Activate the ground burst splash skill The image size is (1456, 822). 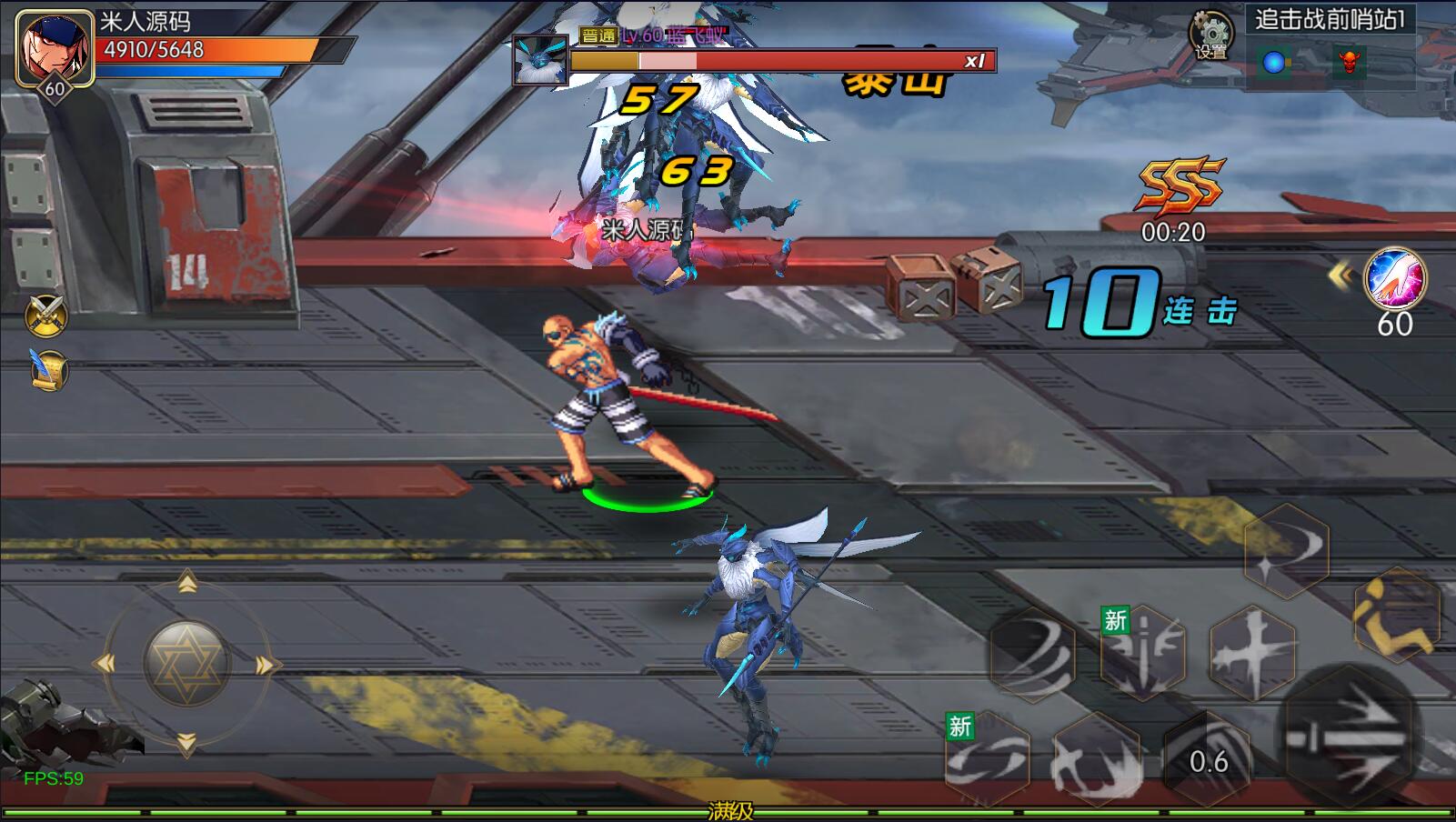click(x=1096, y=758)
